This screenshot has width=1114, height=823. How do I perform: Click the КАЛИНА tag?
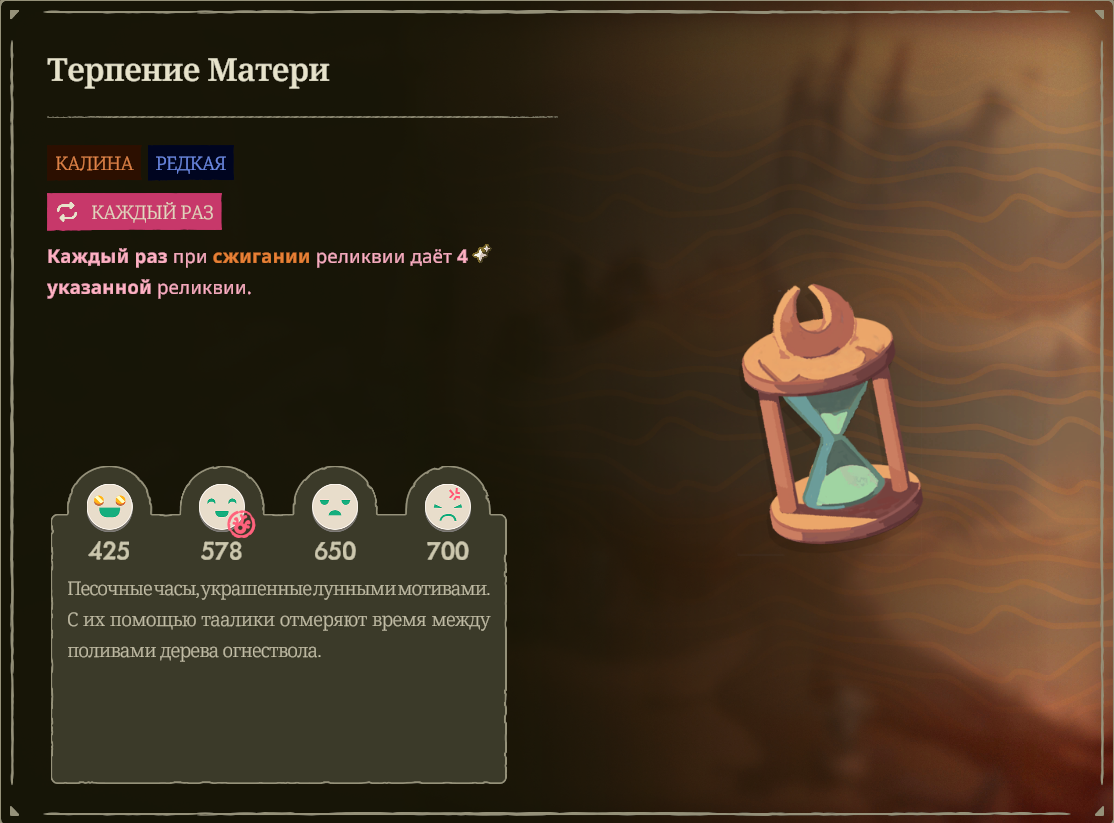pos(94,163)
